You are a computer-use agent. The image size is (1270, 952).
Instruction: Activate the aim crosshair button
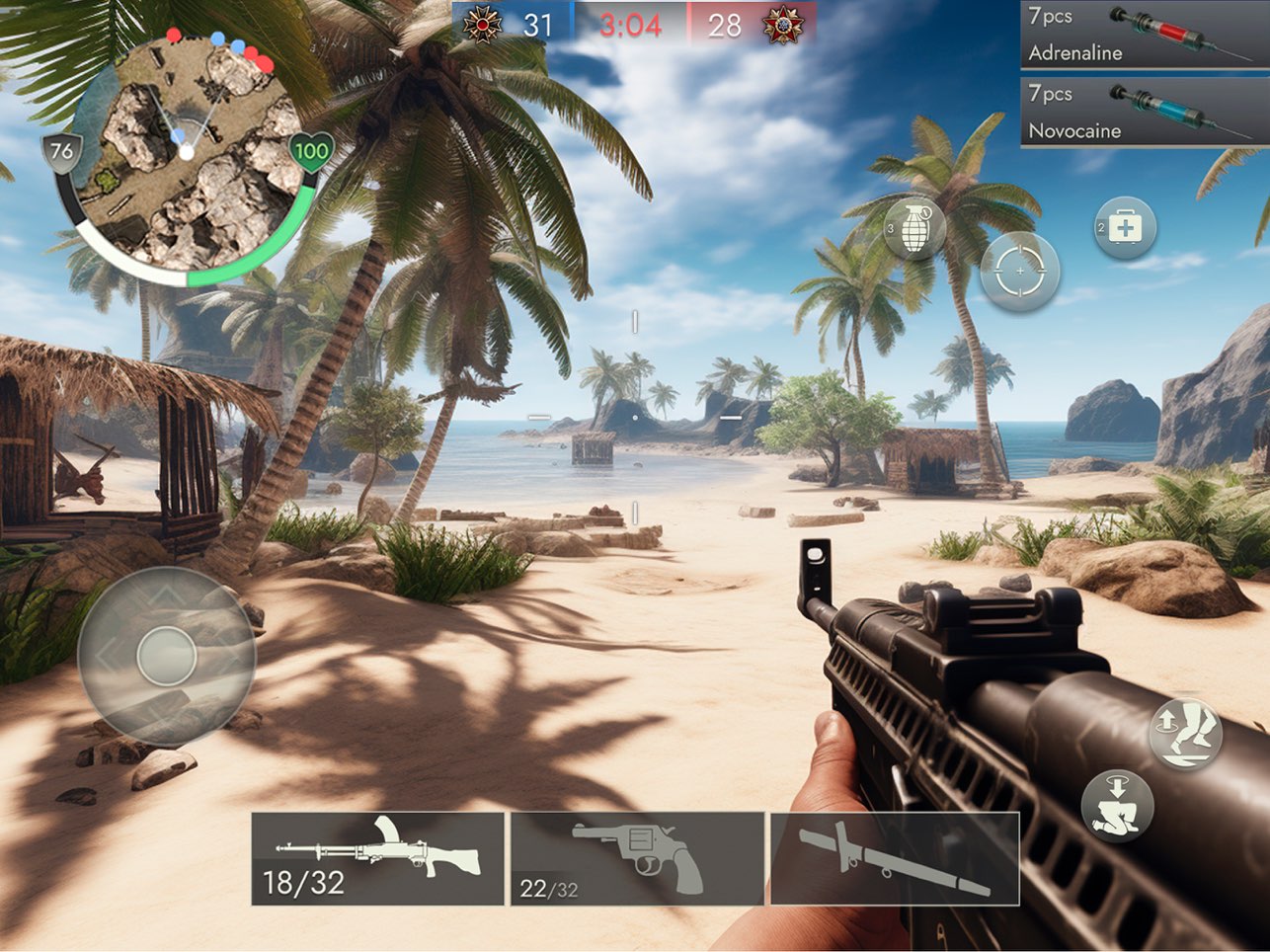(1019, 271)
